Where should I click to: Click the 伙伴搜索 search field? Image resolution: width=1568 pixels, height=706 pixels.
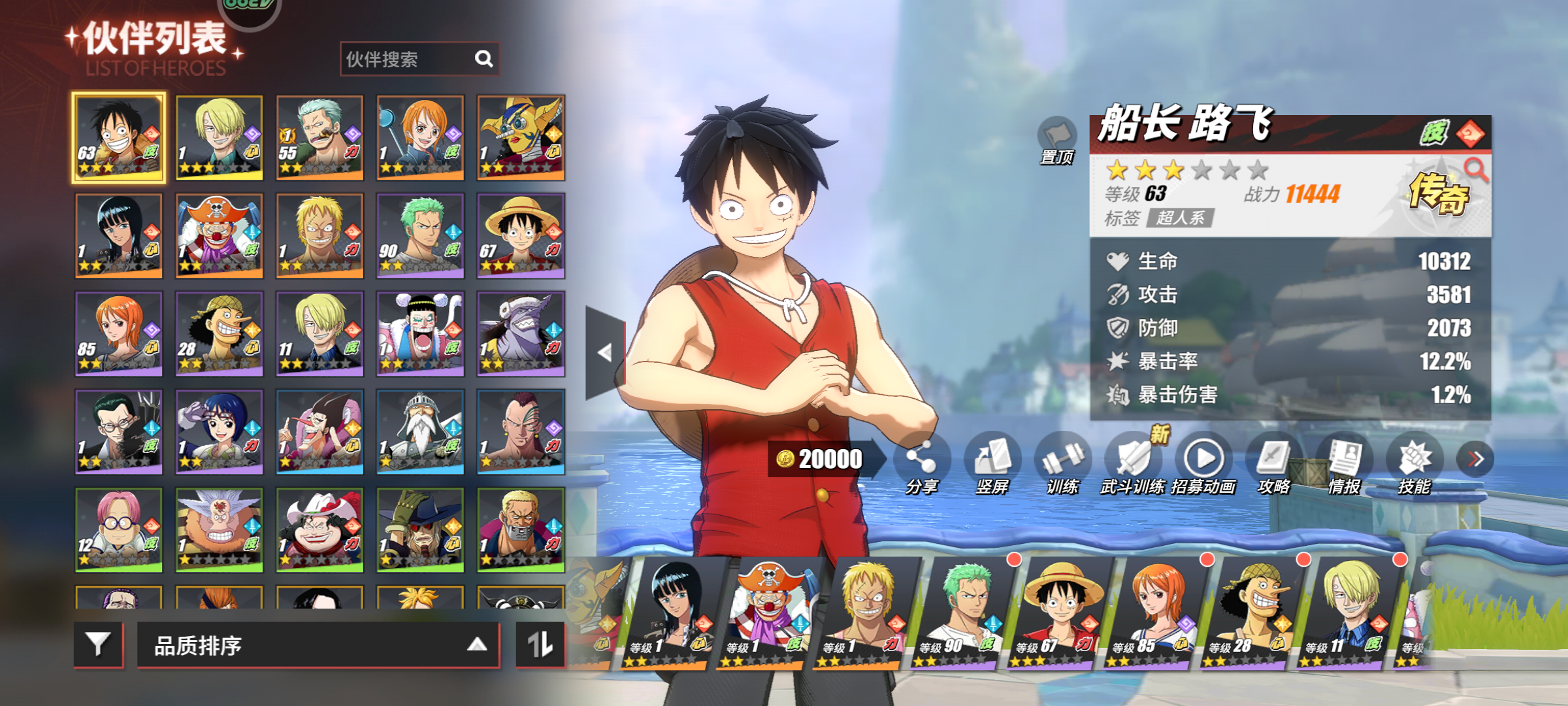tap(408, 59)
